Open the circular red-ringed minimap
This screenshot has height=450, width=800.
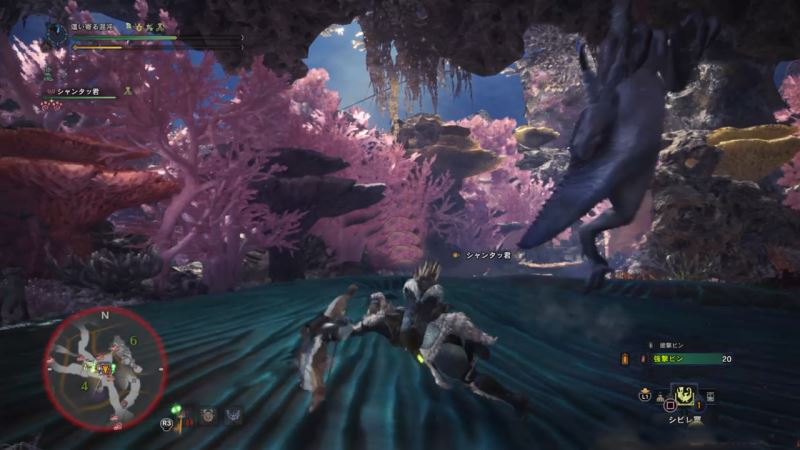click(104, 367)
